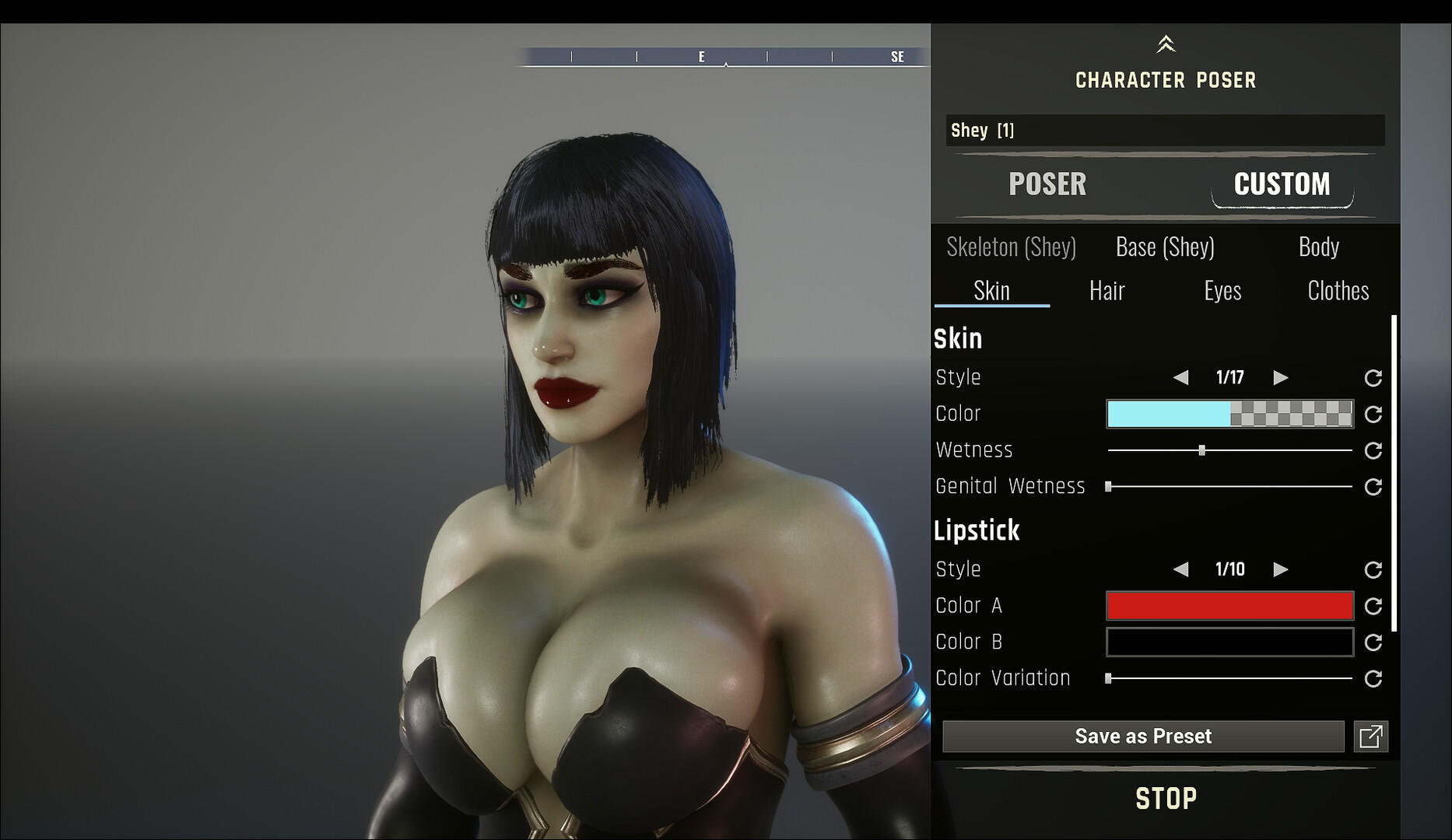Click the Shey [1] name field
Screen dimensions: 1452x840
click(x=1165, y=131)
